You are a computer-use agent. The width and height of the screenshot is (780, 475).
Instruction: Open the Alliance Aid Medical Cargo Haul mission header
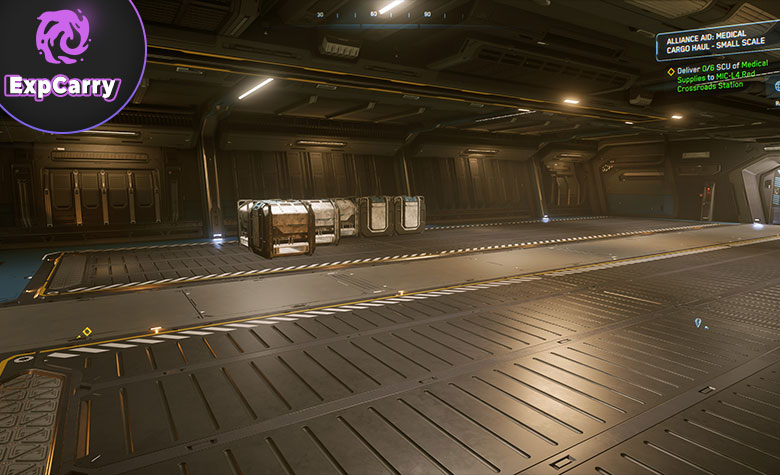click(x=717, y=45)
